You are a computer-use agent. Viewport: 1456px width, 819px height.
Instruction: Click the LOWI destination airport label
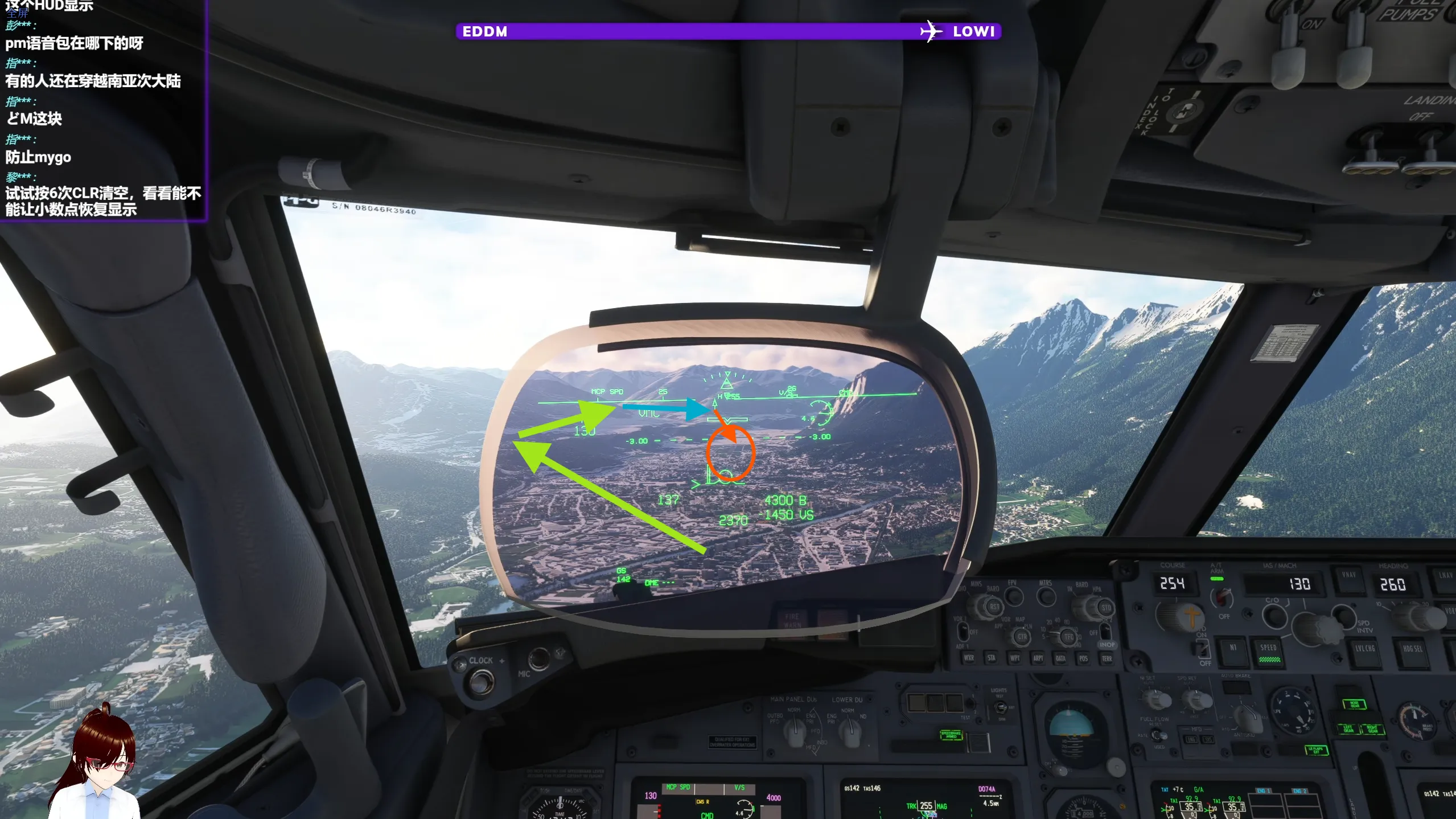[x=974, y=31]
